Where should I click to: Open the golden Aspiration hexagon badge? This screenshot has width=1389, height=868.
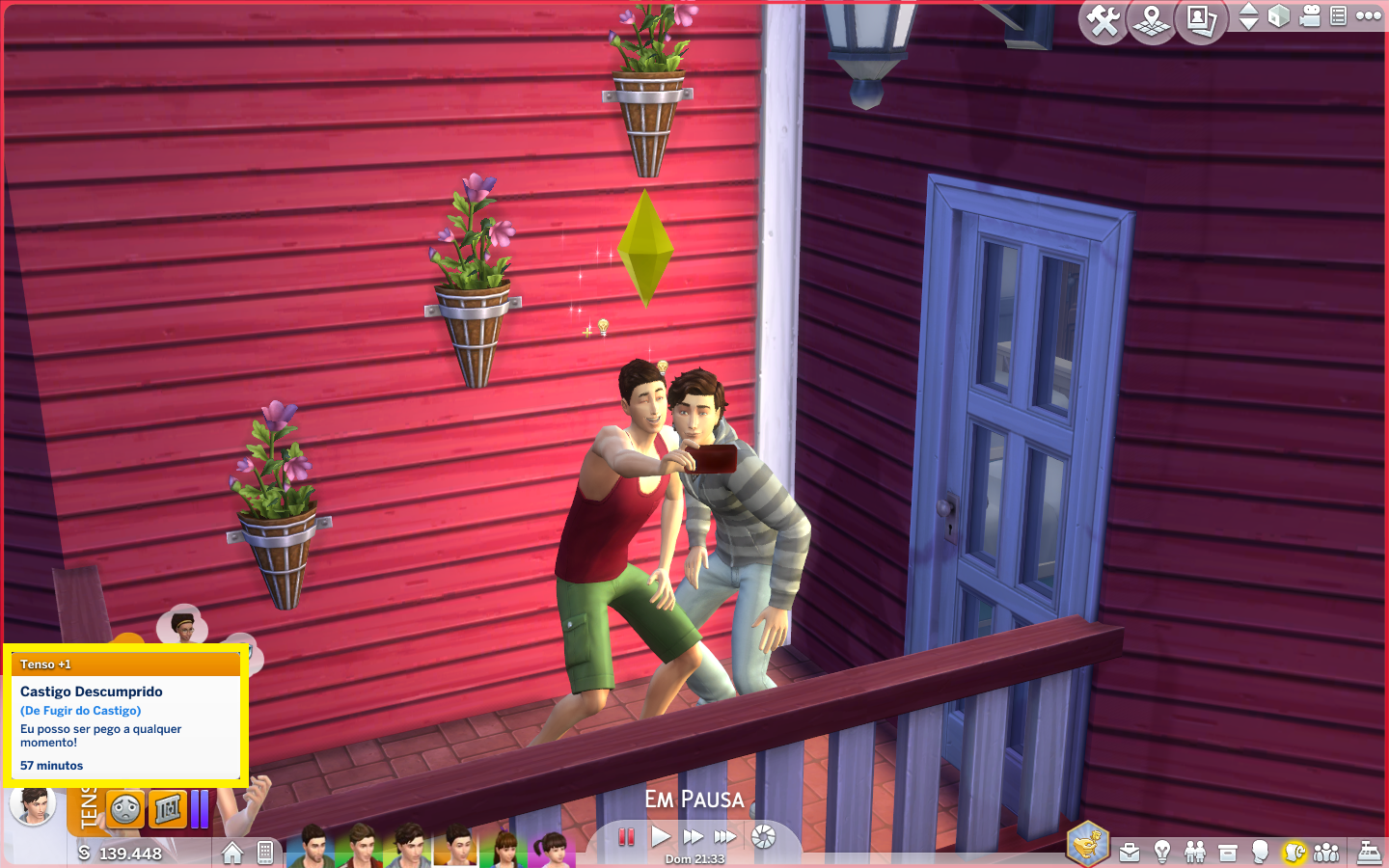coord(1087,845)
